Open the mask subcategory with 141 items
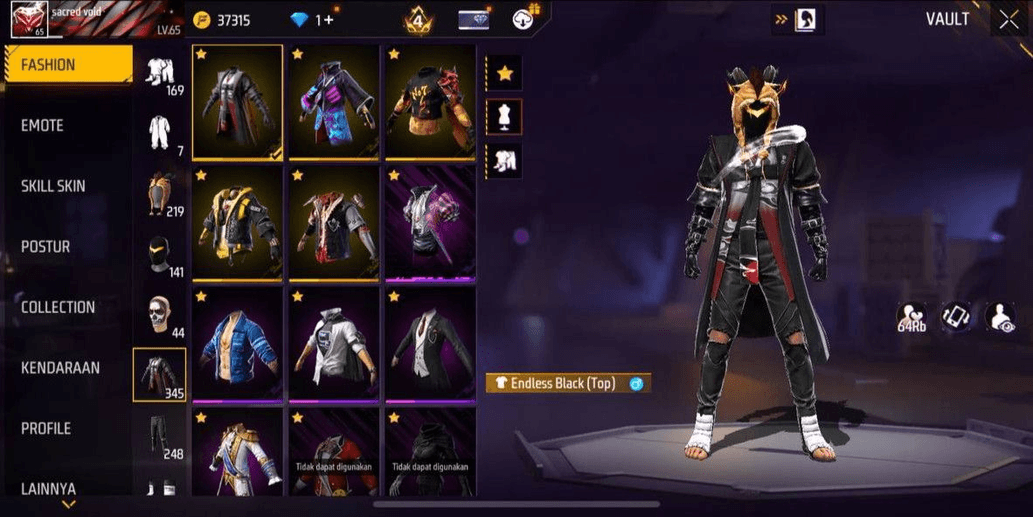Image resolution: width=1033 pixels, height=517 pixels. 159,256
